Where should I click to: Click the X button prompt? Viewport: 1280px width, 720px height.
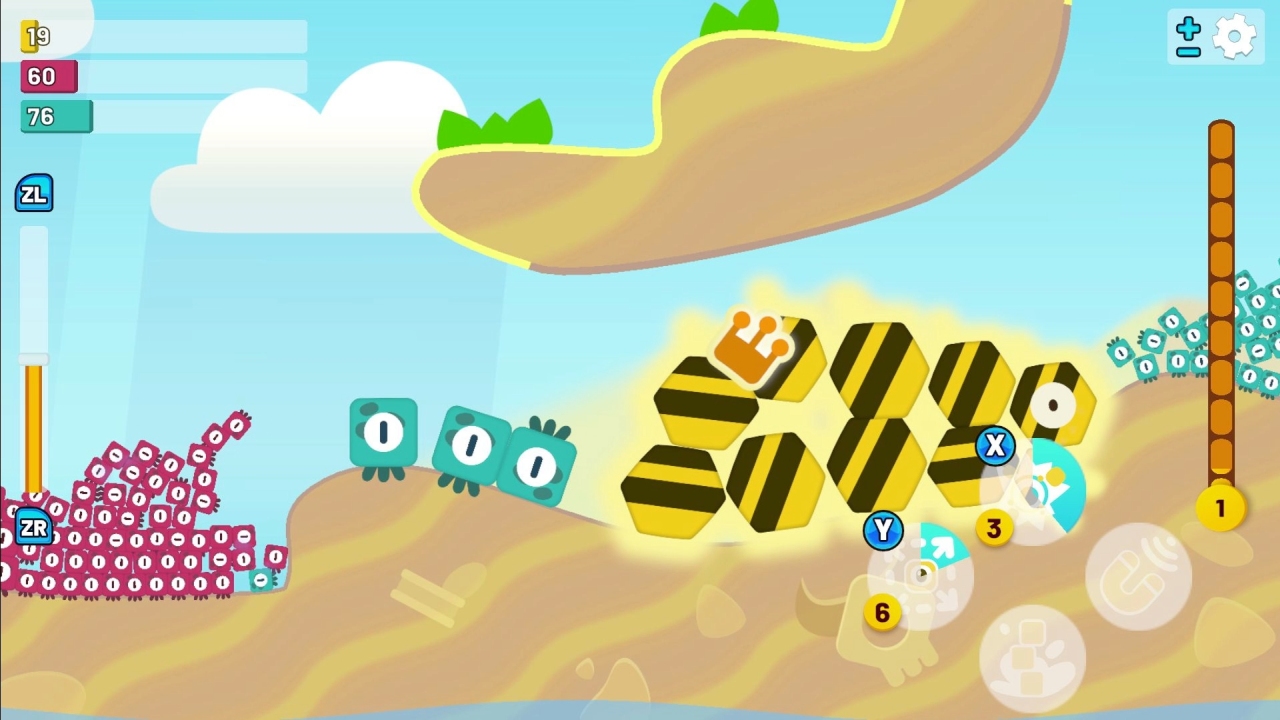point(995,447)
